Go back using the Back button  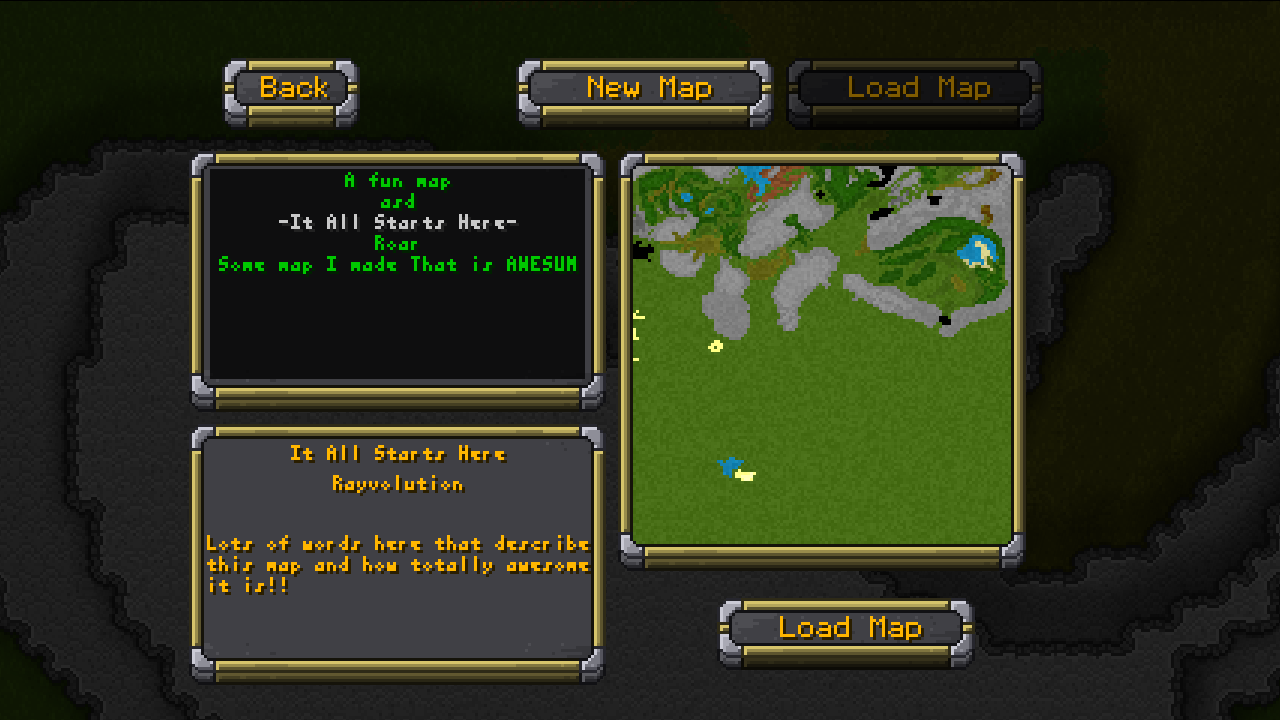point(291,89)
